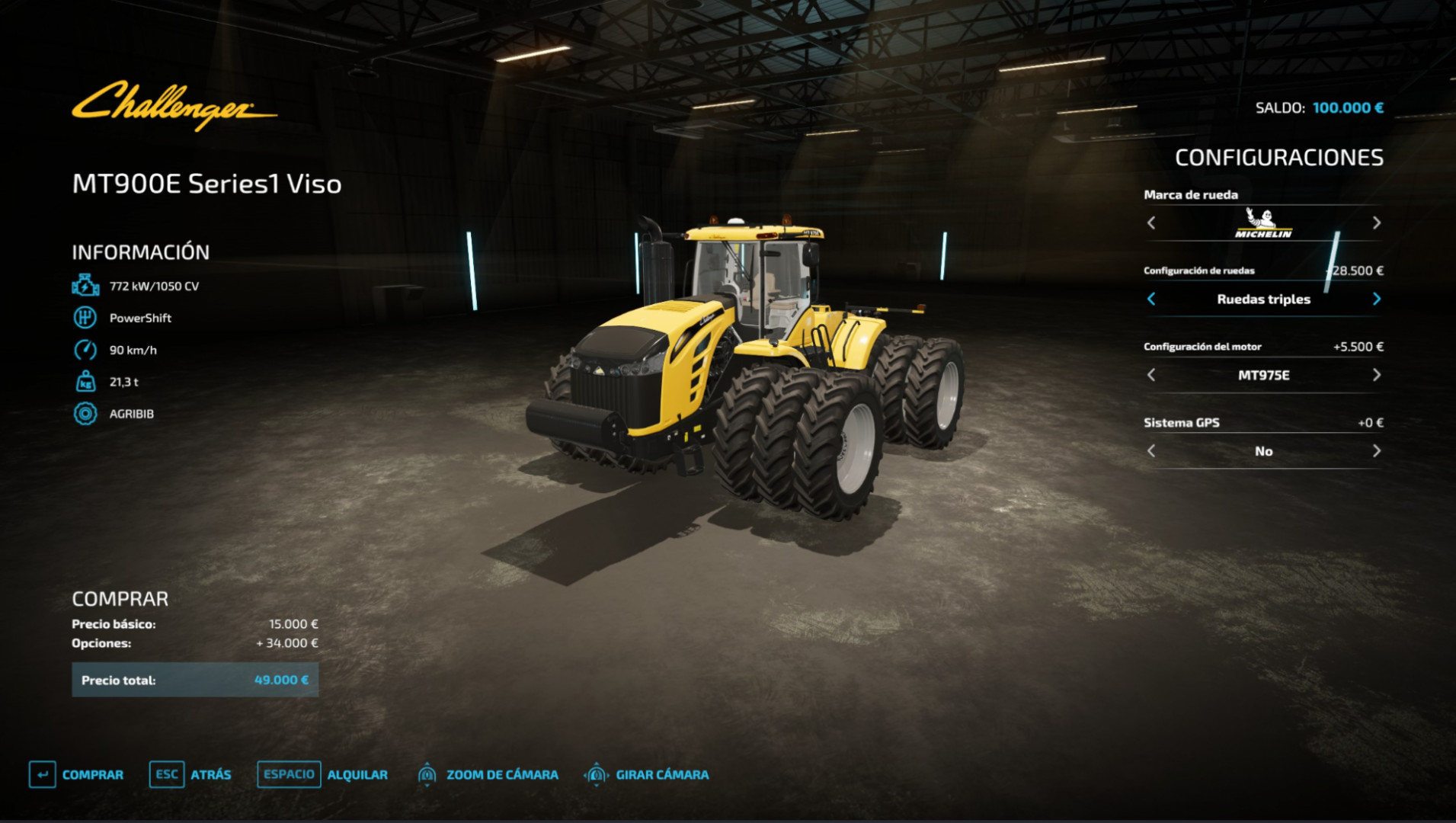Open the CONFIGURACIONES panel header

pos(1278,158)
